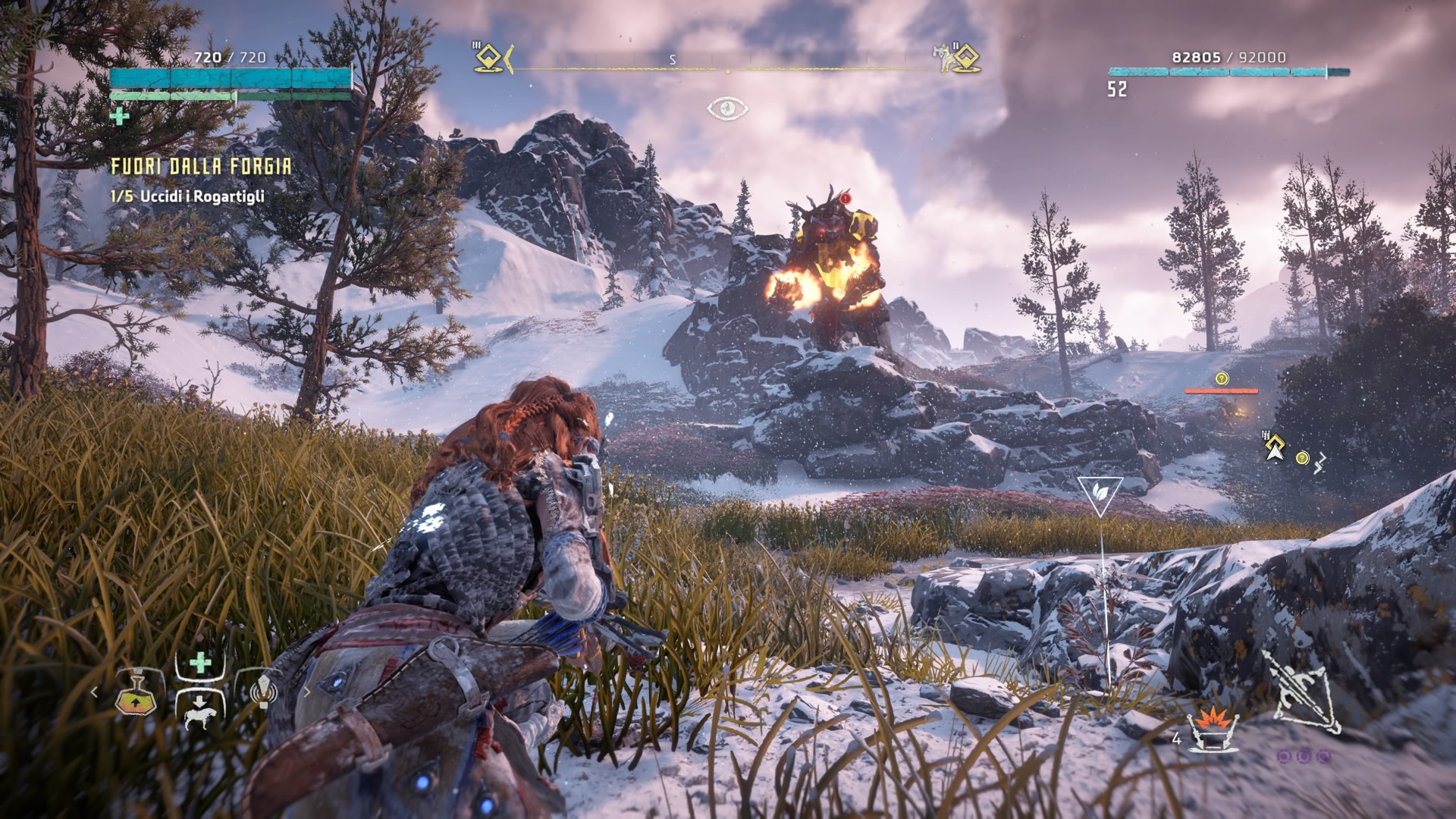
Task: Select the right quest marker on compass
Action: coord(963,58)
